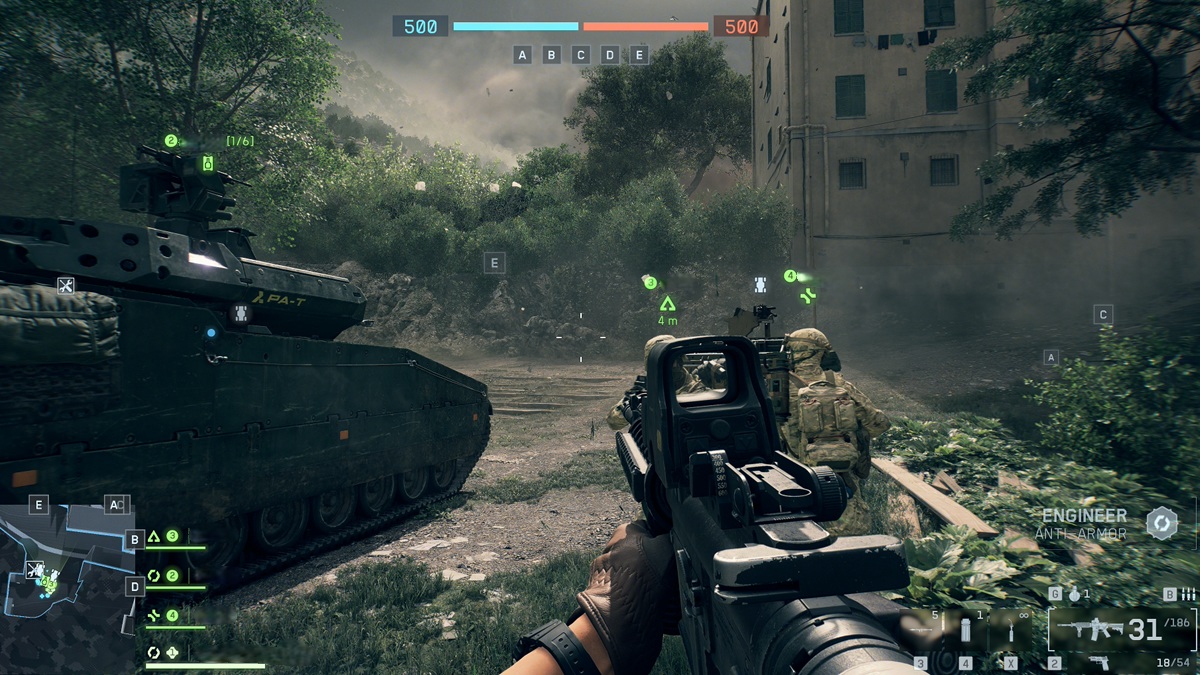Select squad member 1 in the squad list
The image size is (1200, 675).
(163, 652)
